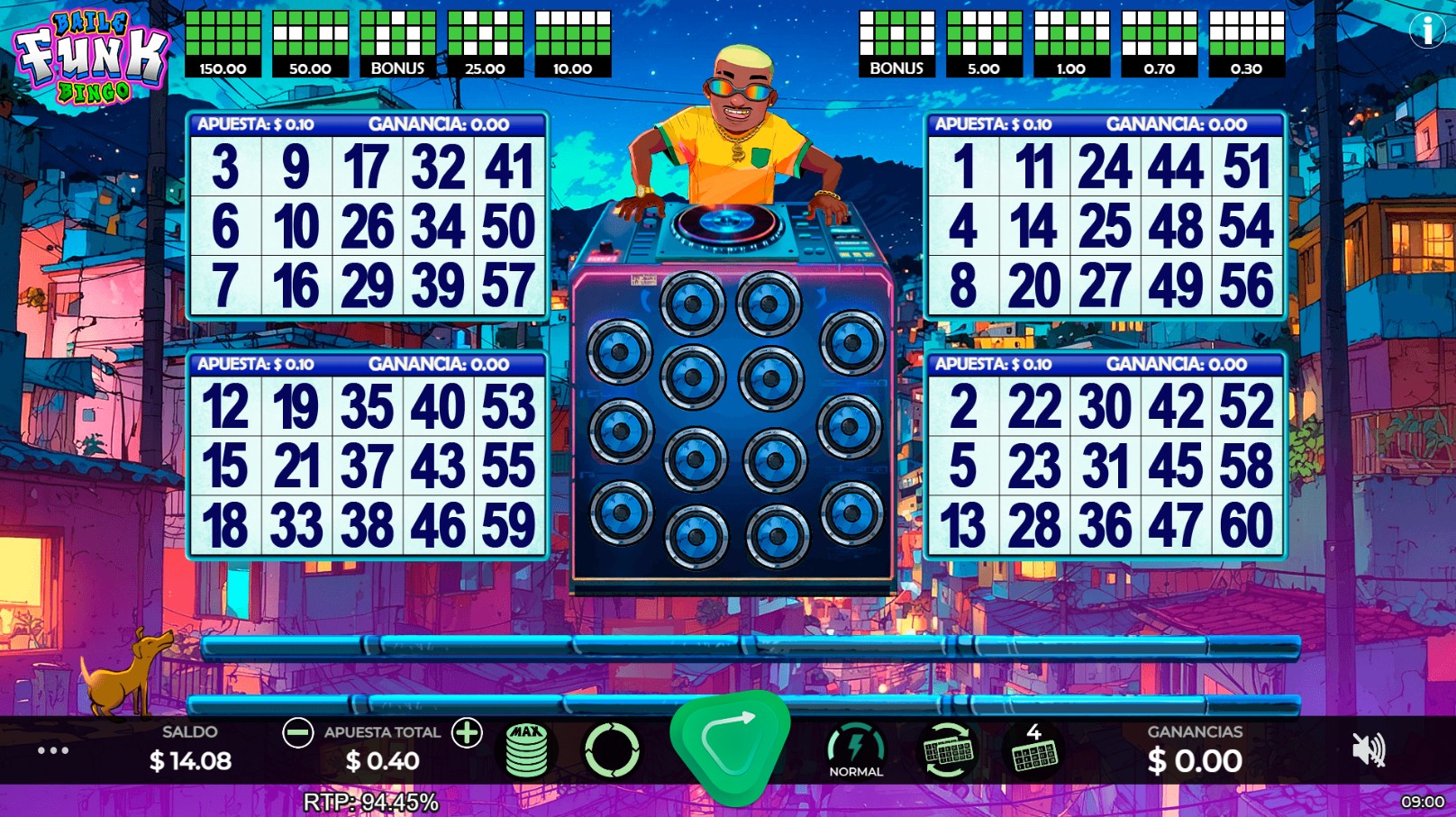Image resolution: width=1456 pixels, height=817 pixels.
Task: Open the card count icon showing 4
Action: click(1035, 750)
